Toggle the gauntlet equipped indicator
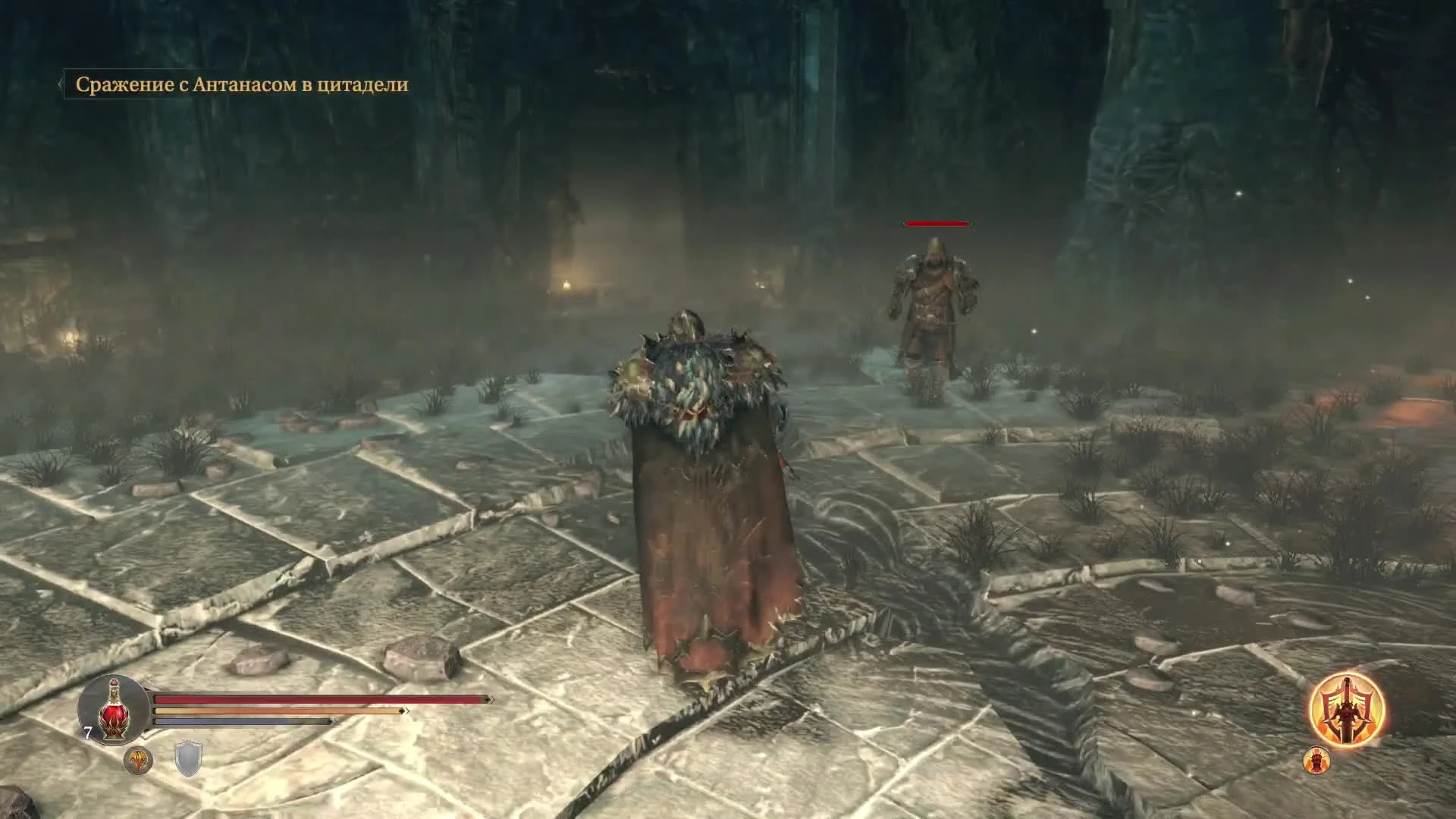Viewport: 1456px width, 819px height. tap(140, 761)
